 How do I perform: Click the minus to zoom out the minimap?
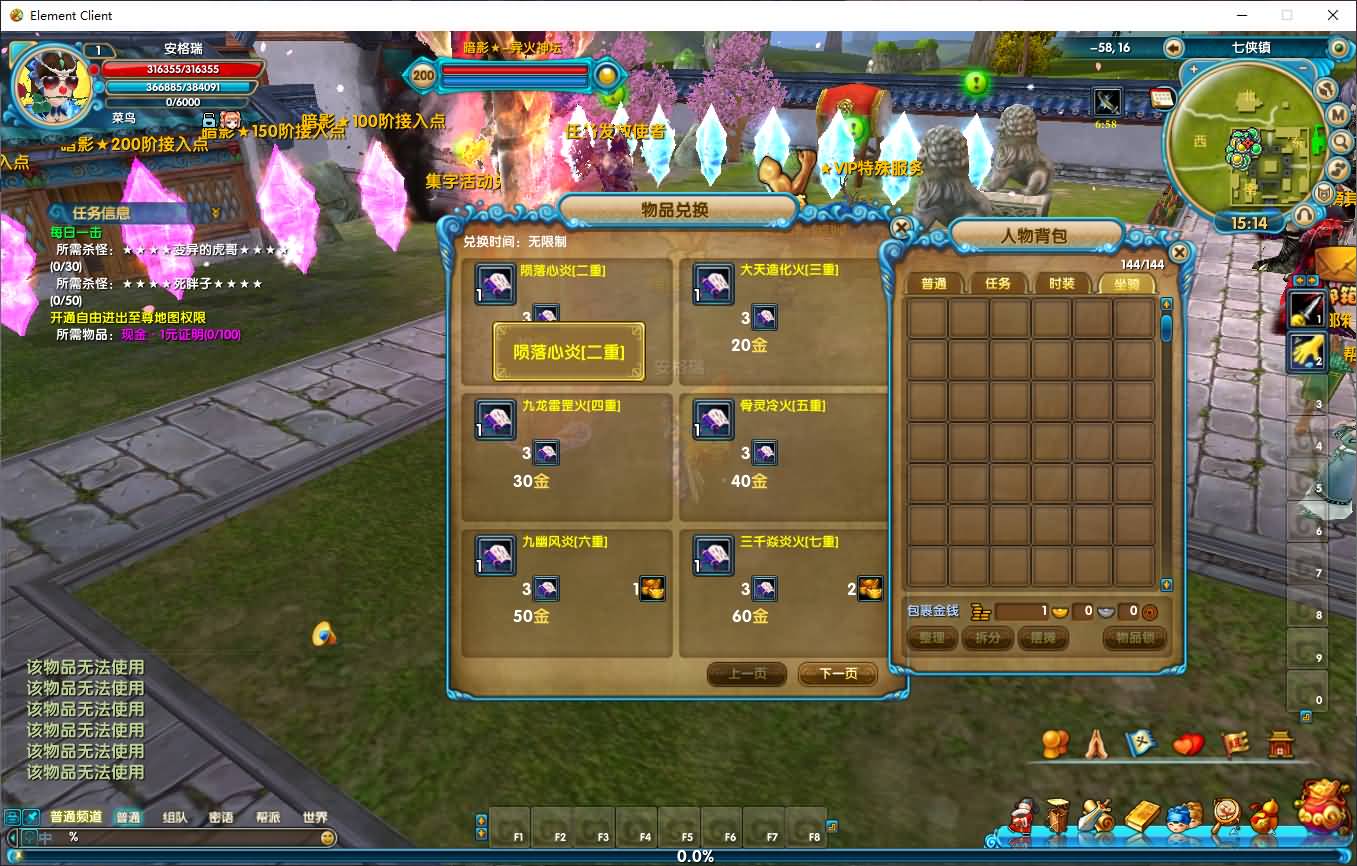point(1303,68)
